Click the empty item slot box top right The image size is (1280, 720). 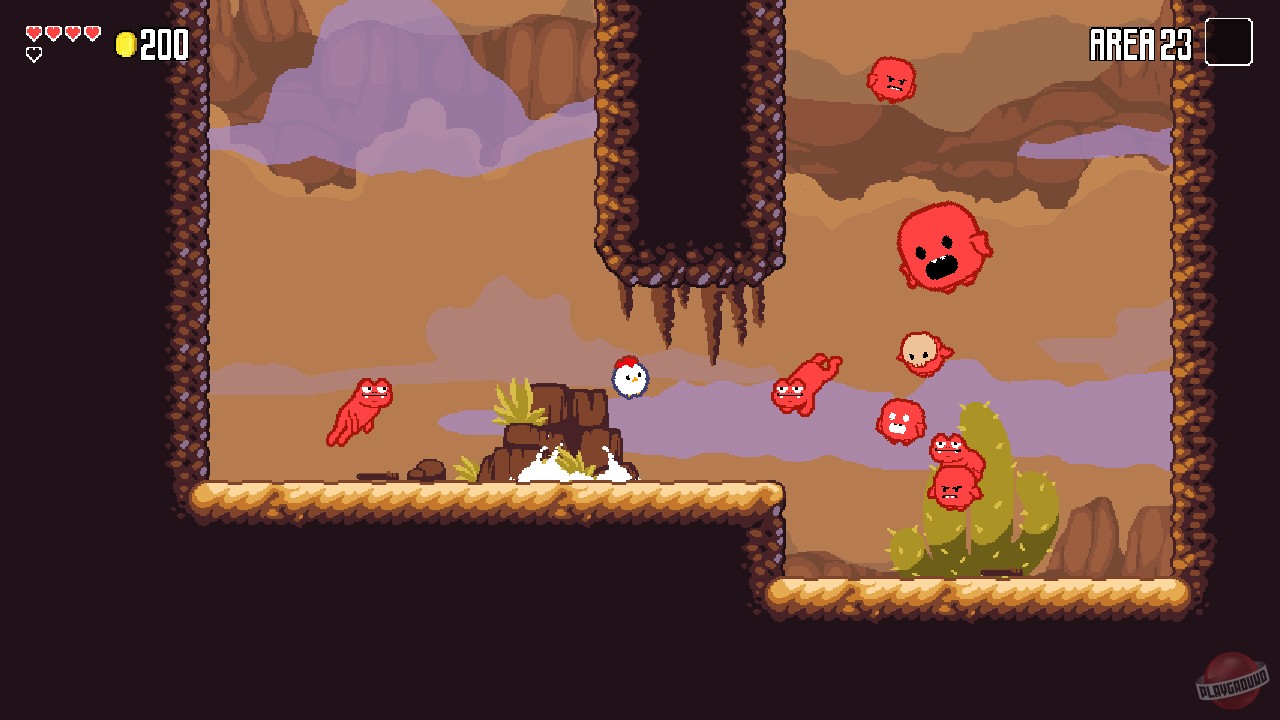pyautogui.click(x=1229, y=42)
